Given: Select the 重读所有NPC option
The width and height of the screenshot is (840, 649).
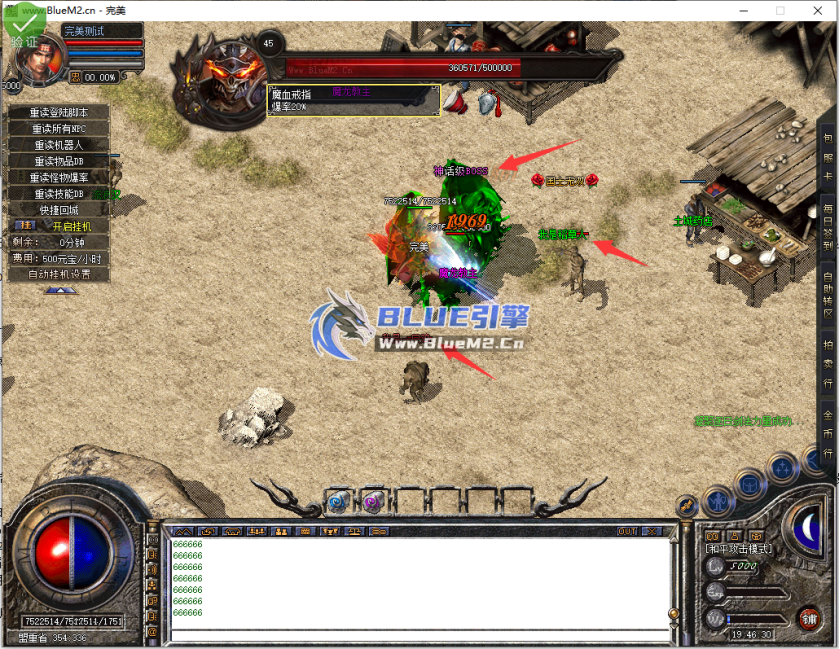Looking at the screenshot, I should (58, 129).
